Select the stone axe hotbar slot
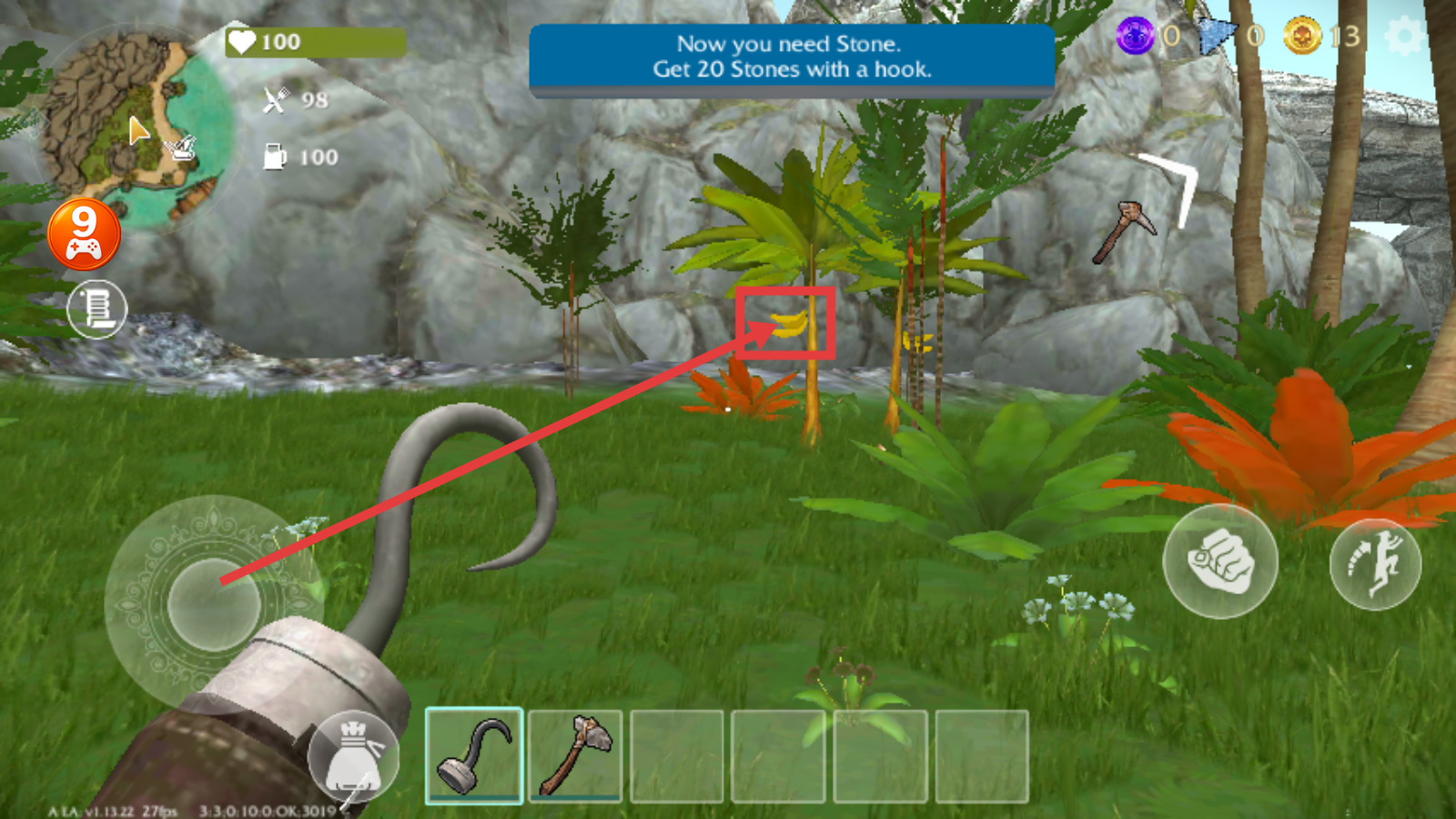Viewport: 1456px width, 819px height. click(576, 755)
